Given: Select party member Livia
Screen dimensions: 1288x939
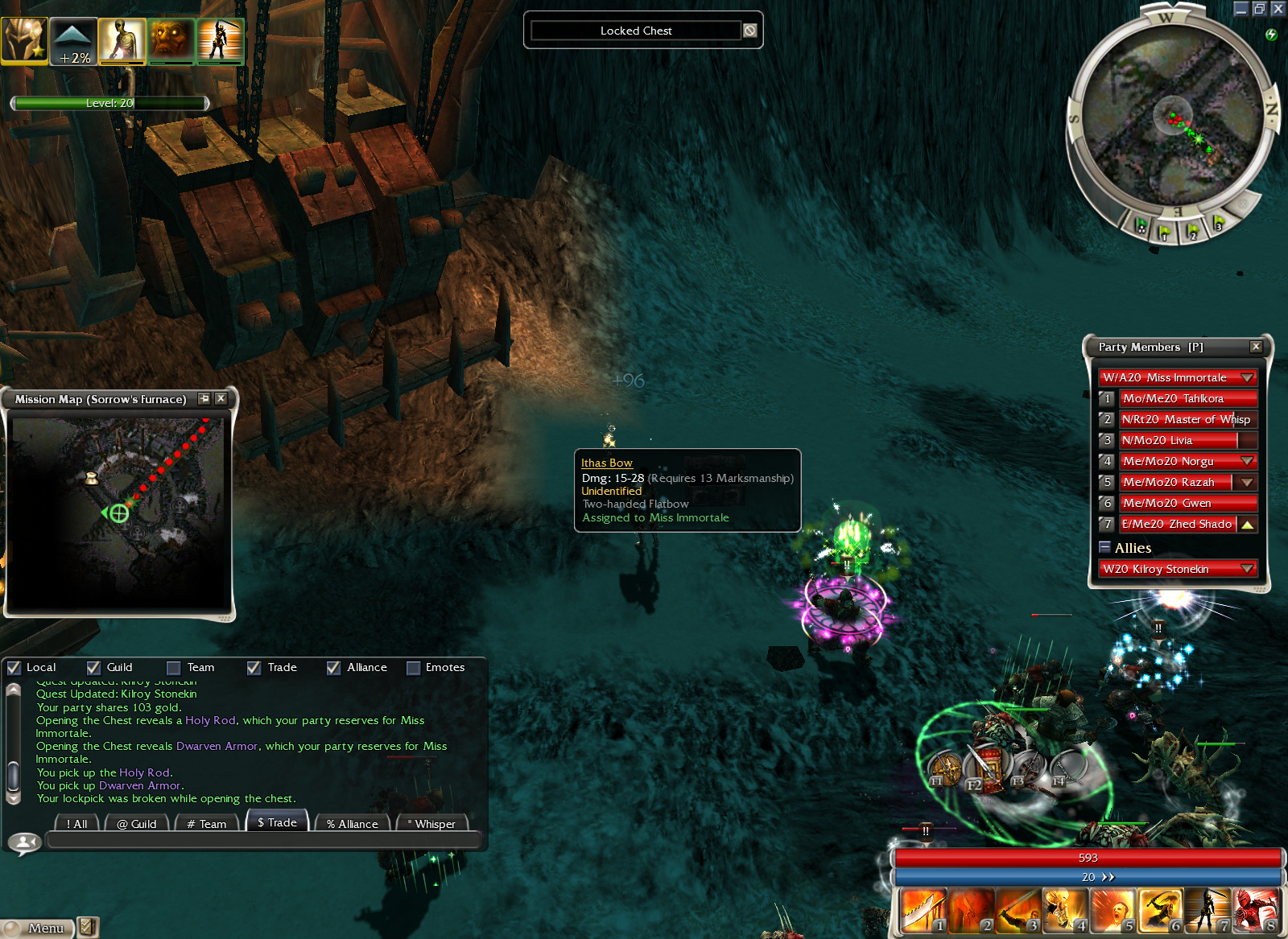Looking at the screenshot, I should (x=1178, y=440).
